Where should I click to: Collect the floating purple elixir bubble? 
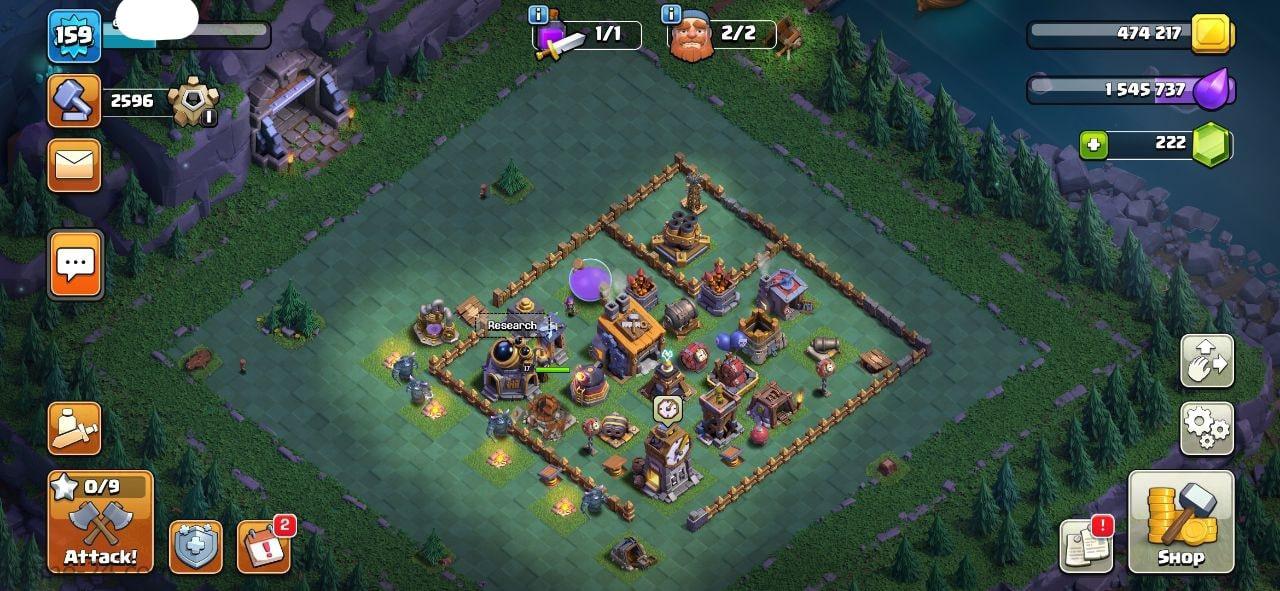point(590,279)
